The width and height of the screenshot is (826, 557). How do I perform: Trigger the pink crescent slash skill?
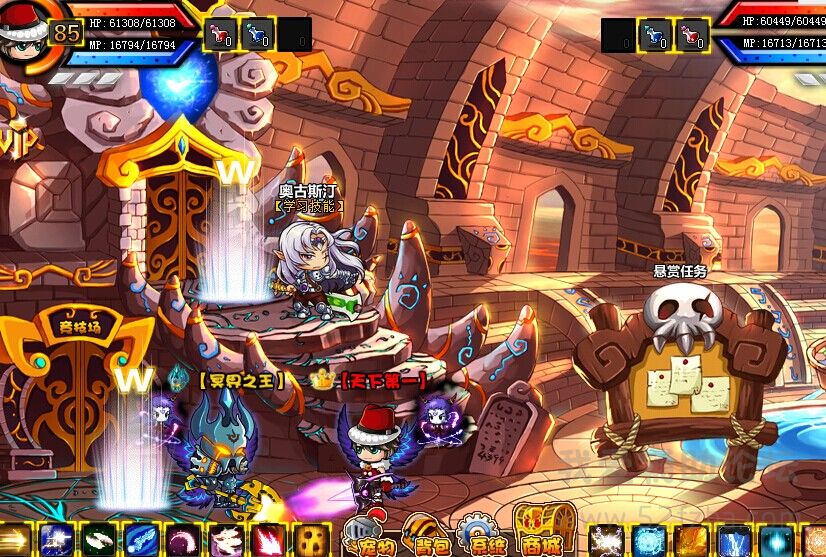click(184, 540)
